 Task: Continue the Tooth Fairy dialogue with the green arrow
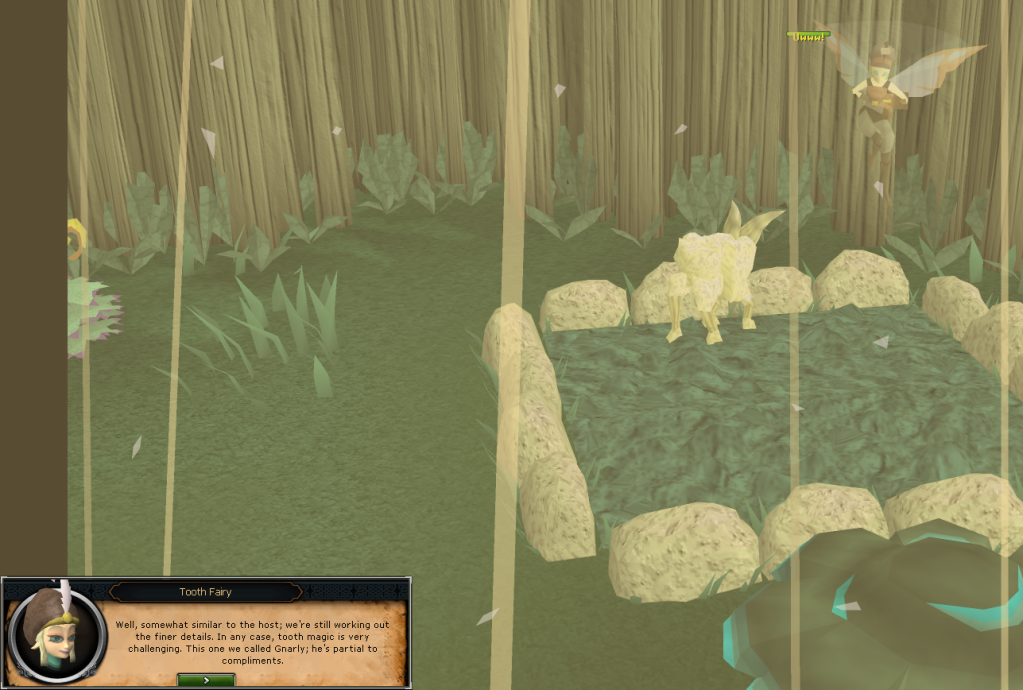[206, 679]
